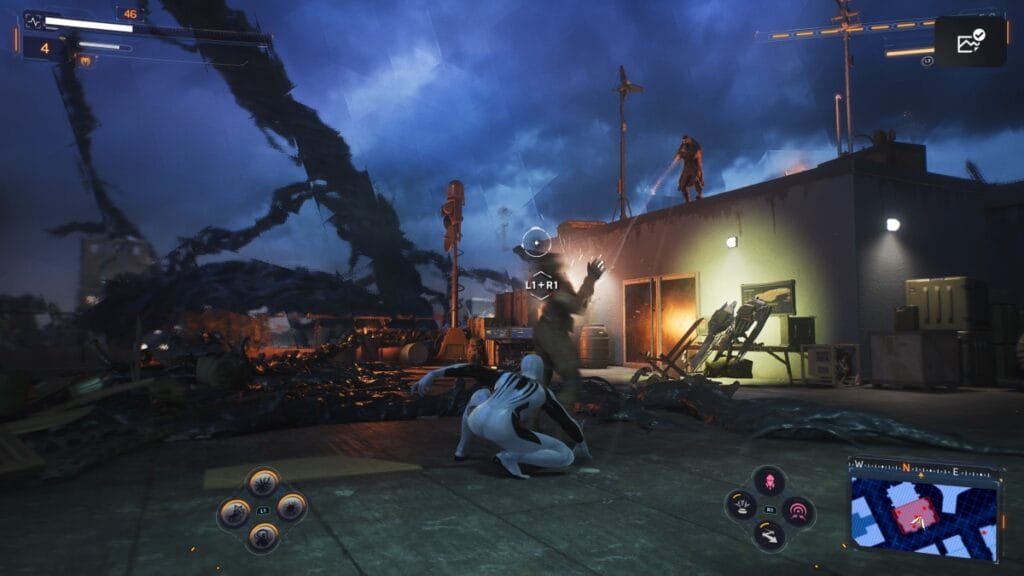
Task: Click the screenshot saved notification icon
Action: pos(969,42)
